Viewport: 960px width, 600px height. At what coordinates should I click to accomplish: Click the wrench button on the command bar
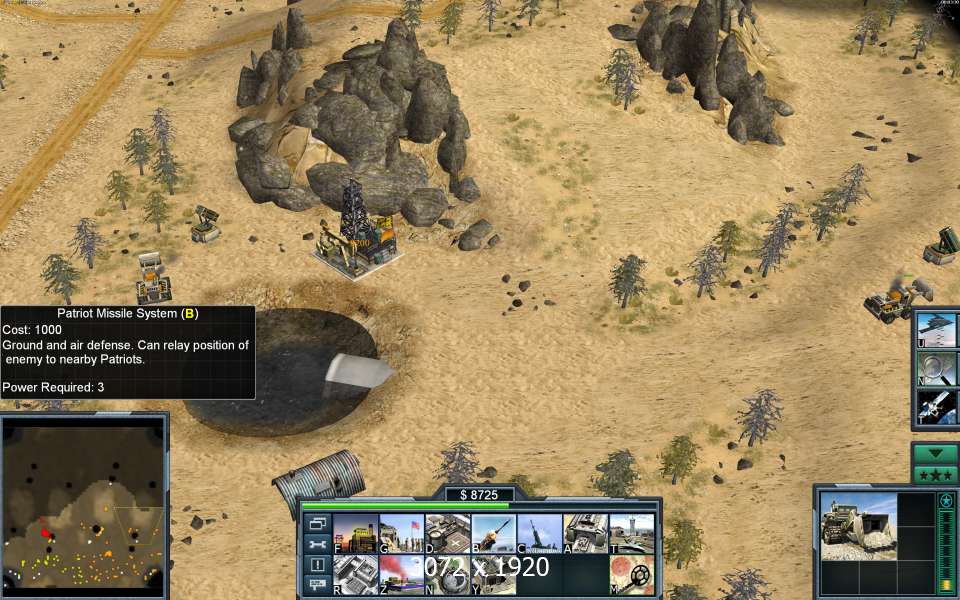click(x=317, y=544)
